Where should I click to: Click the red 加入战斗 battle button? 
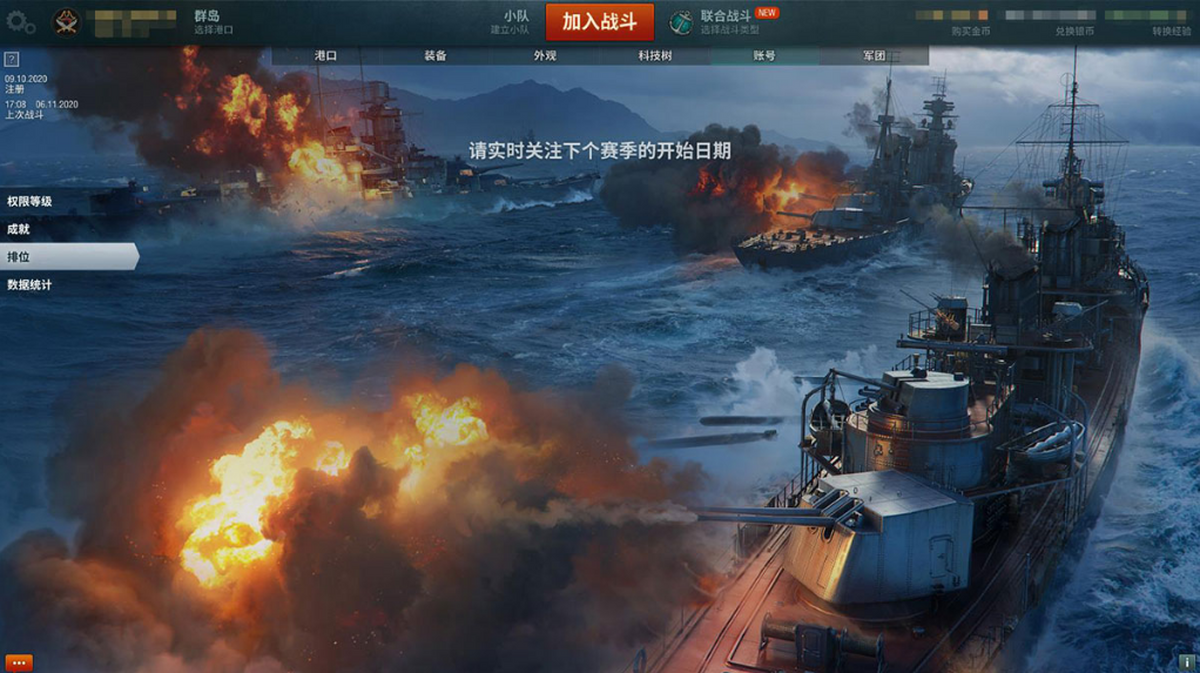599,22
